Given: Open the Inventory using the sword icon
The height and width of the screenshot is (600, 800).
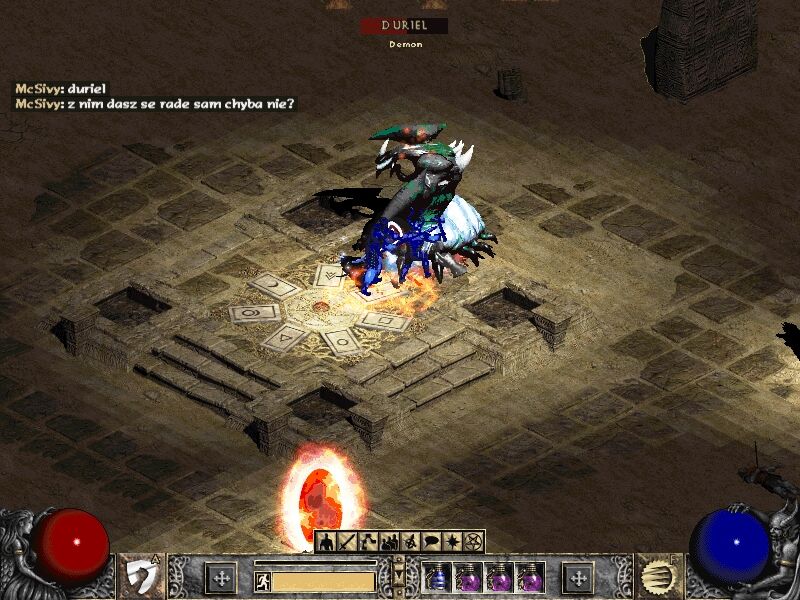Looking at the screenshot, I should (x=348, y=542).
